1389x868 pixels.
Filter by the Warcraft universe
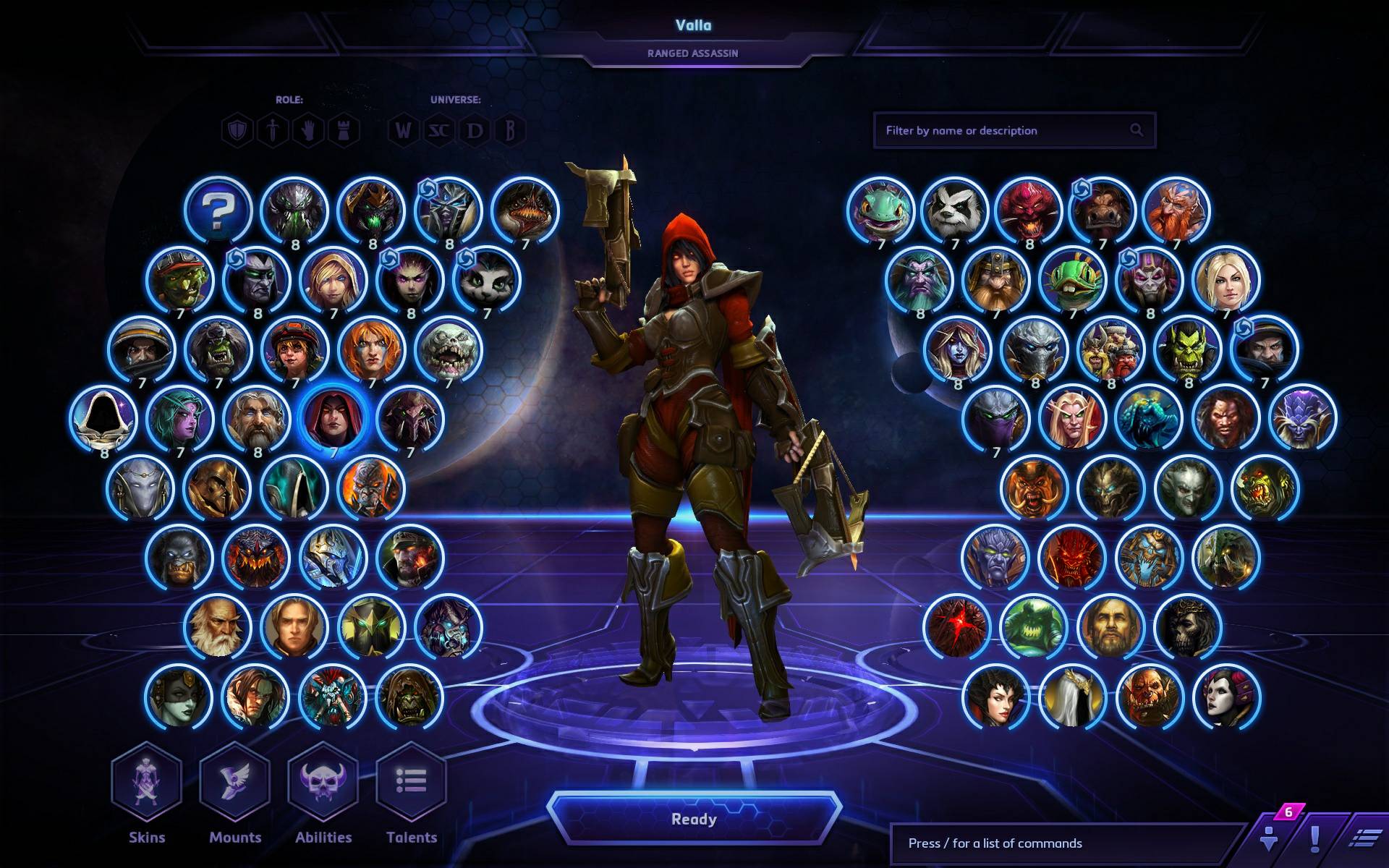tap(403, 131)
